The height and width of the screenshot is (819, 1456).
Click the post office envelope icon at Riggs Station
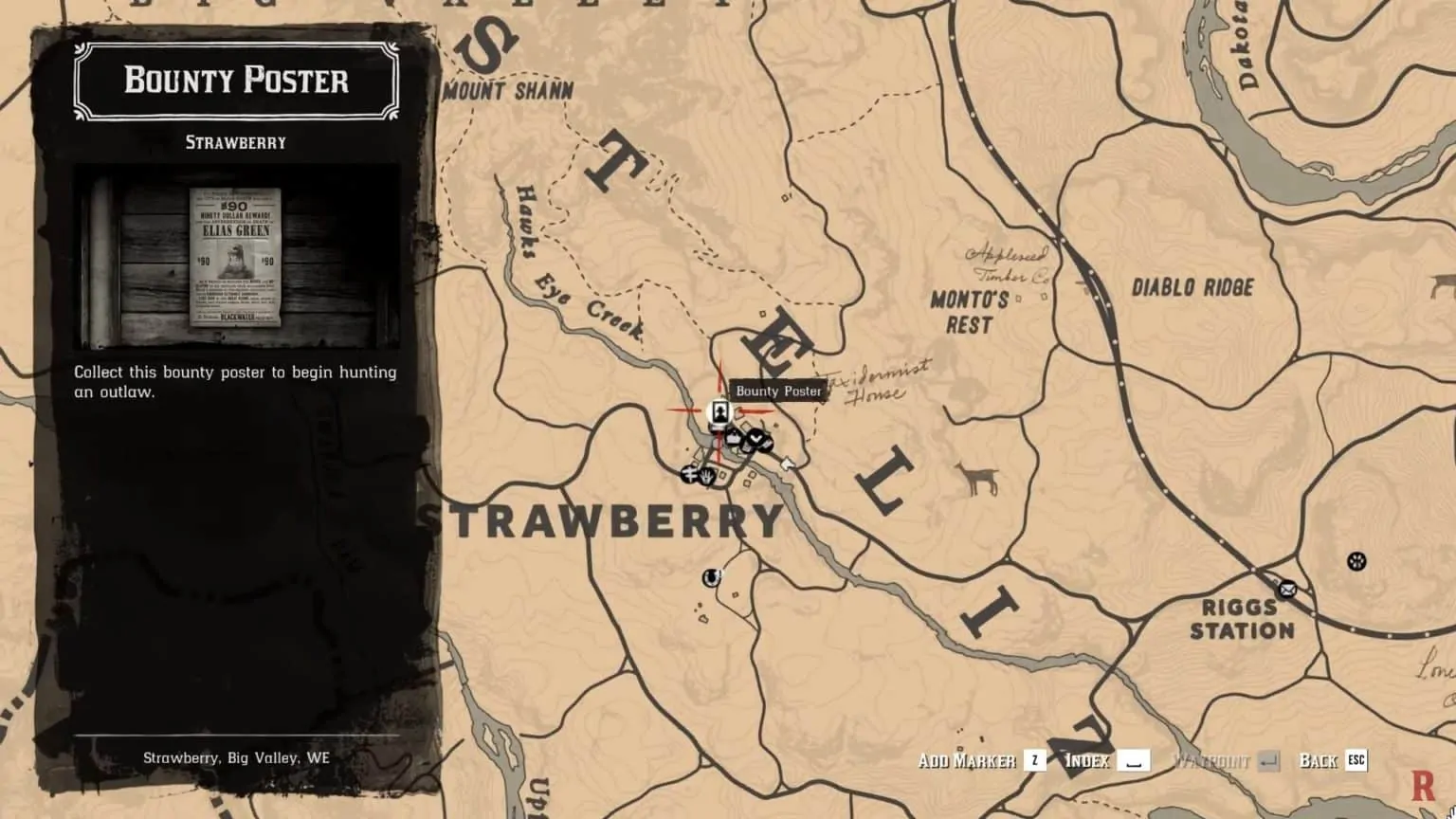tap(1286, 590)
